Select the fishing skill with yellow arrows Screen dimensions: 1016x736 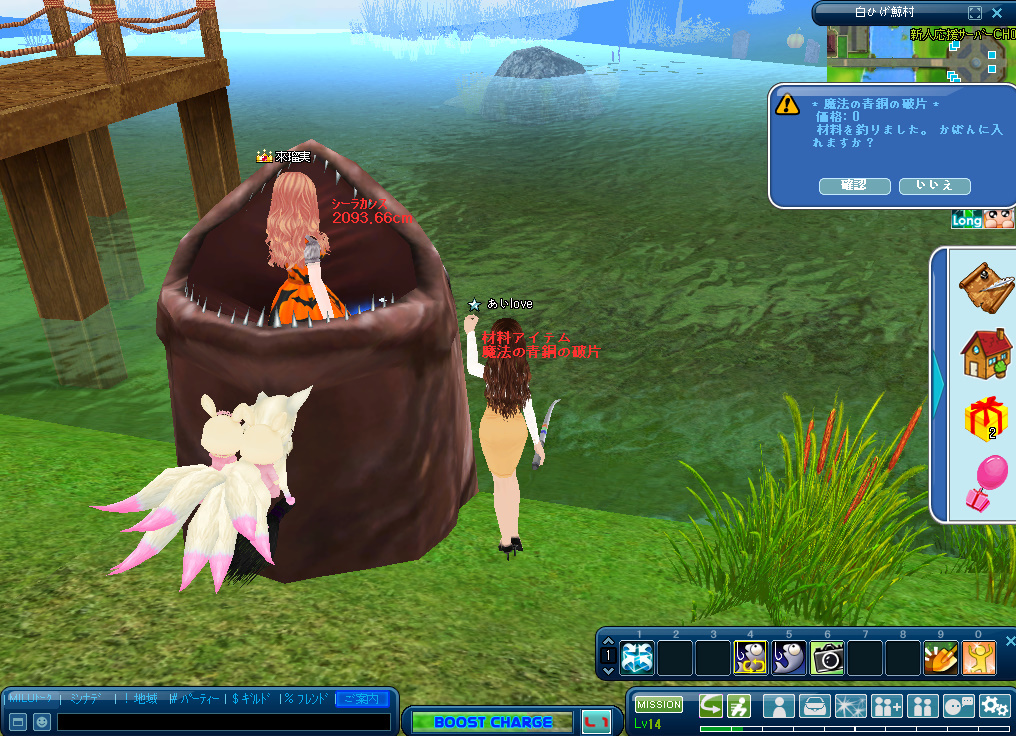tap(751, 657)
